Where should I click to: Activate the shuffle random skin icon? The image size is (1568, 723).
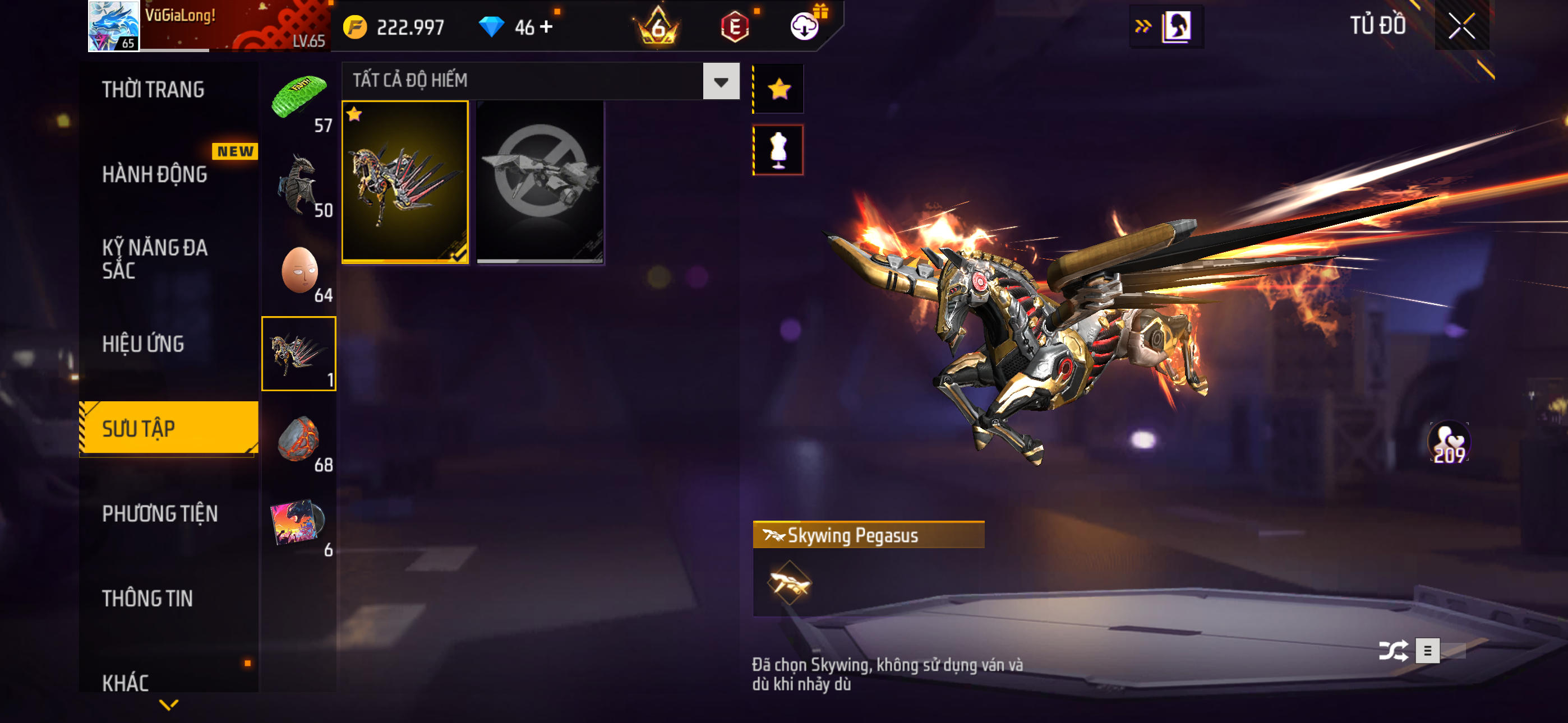1392,651
